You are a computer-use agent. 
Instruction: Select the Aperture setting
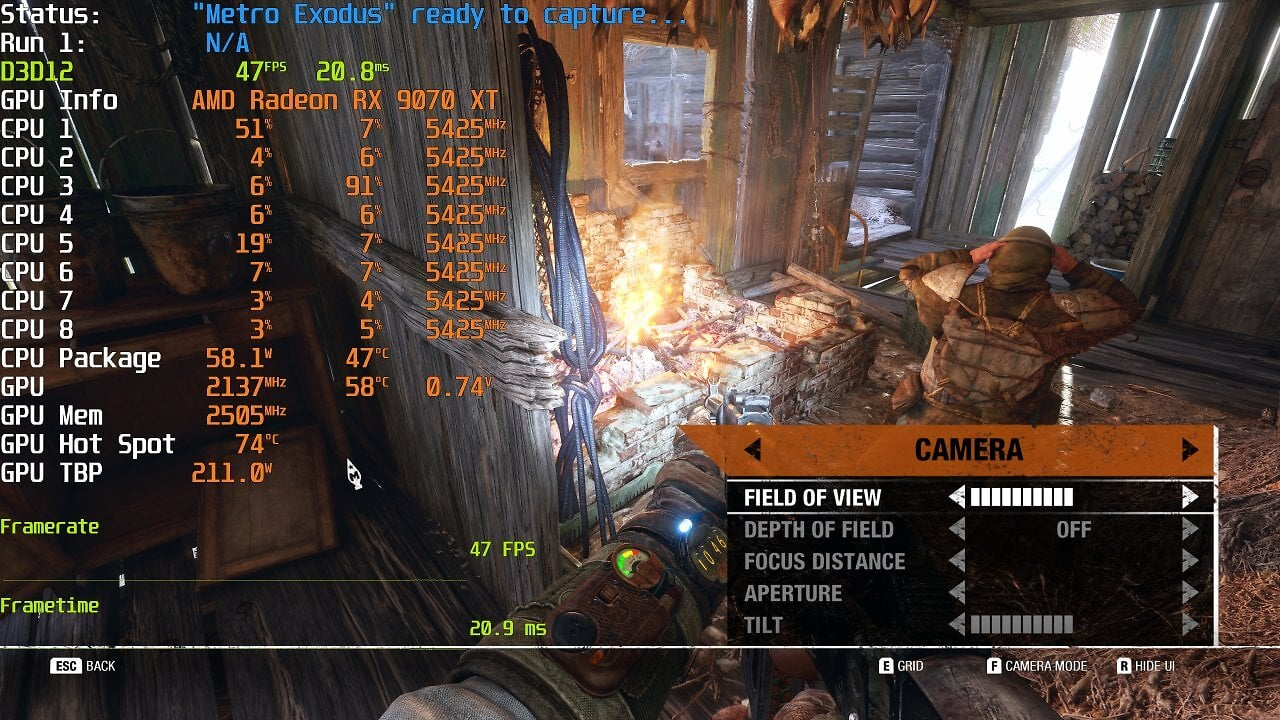click(793, 593)
